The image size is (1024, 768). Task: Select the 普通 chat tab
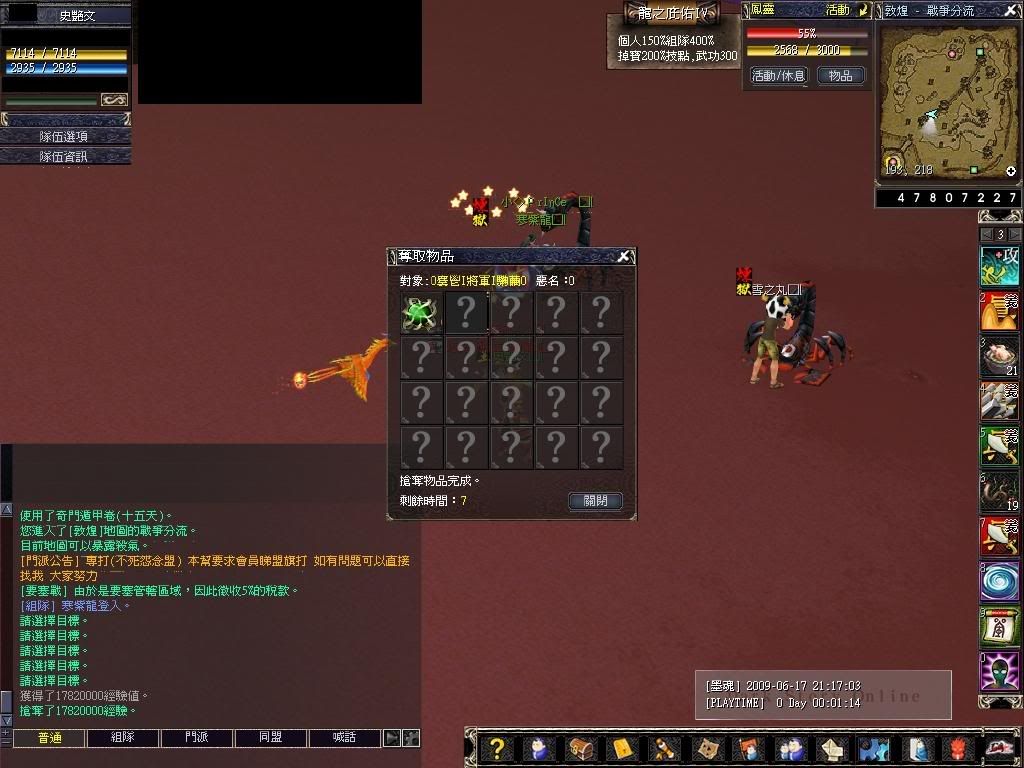pyautogui.click(x=49, y=738)
